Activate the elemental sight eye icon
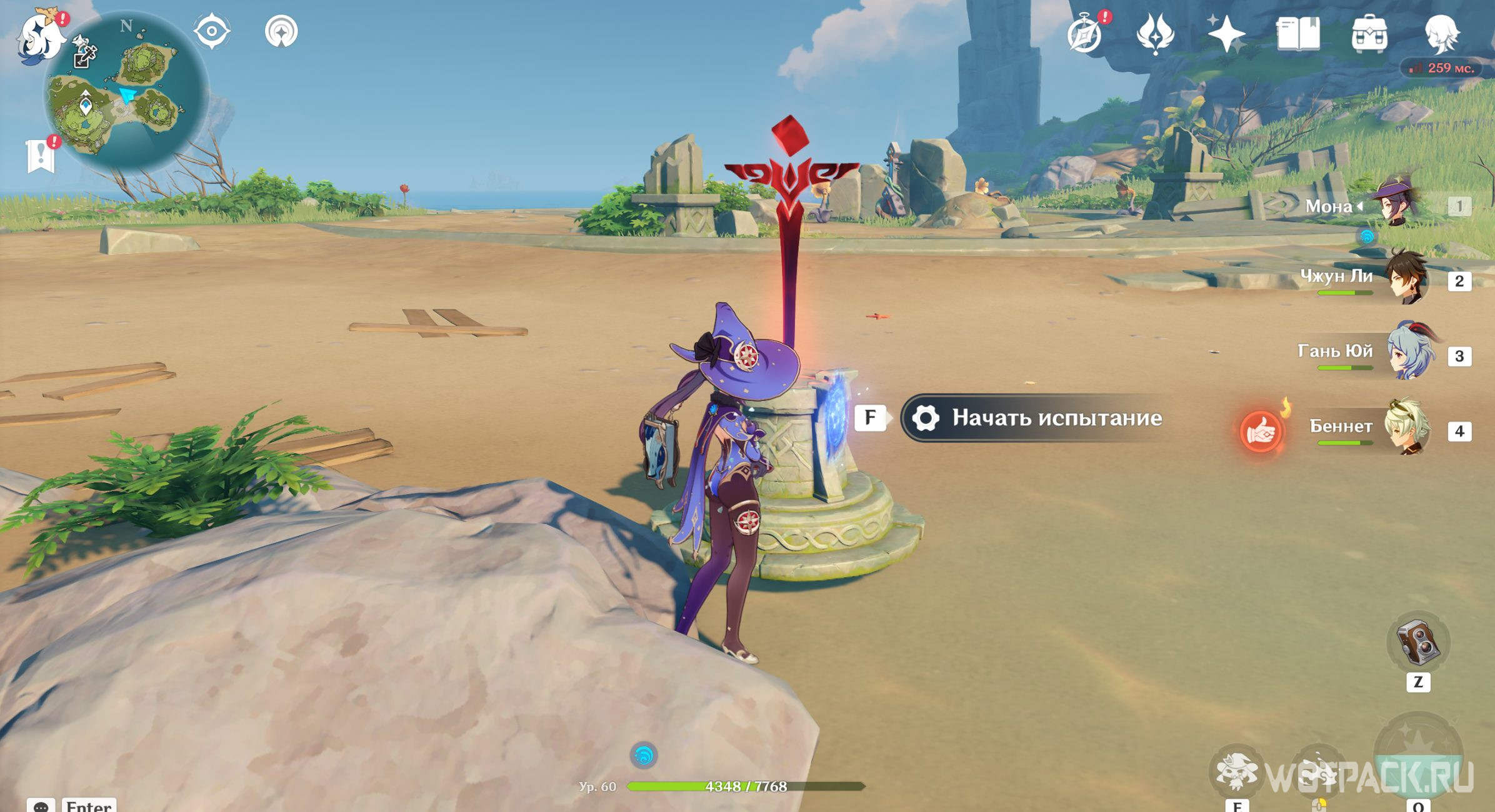The image size is (1495, 812). click(212, 31)
